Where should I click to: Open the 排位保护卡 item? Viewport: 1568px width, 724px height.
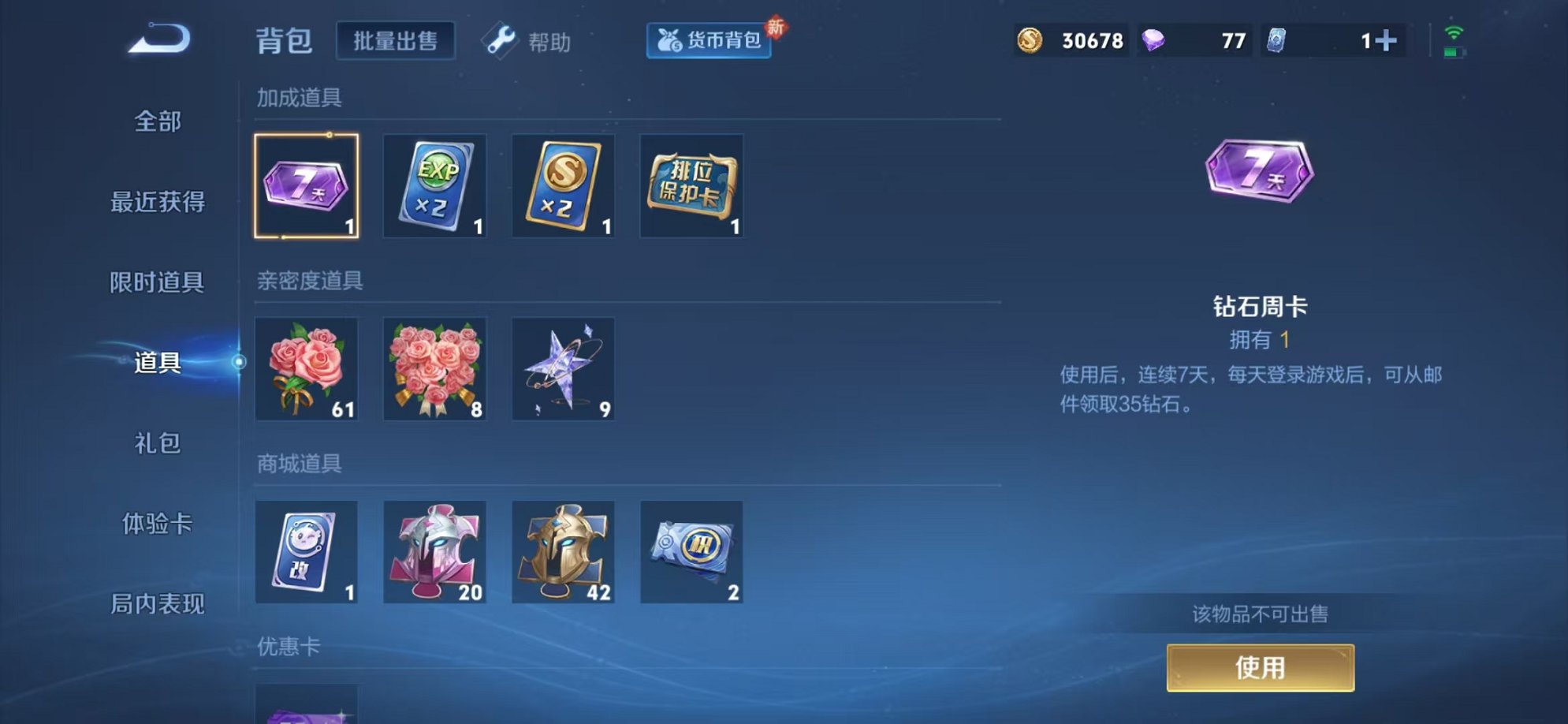pyautogui.click(x=690, y=187)
